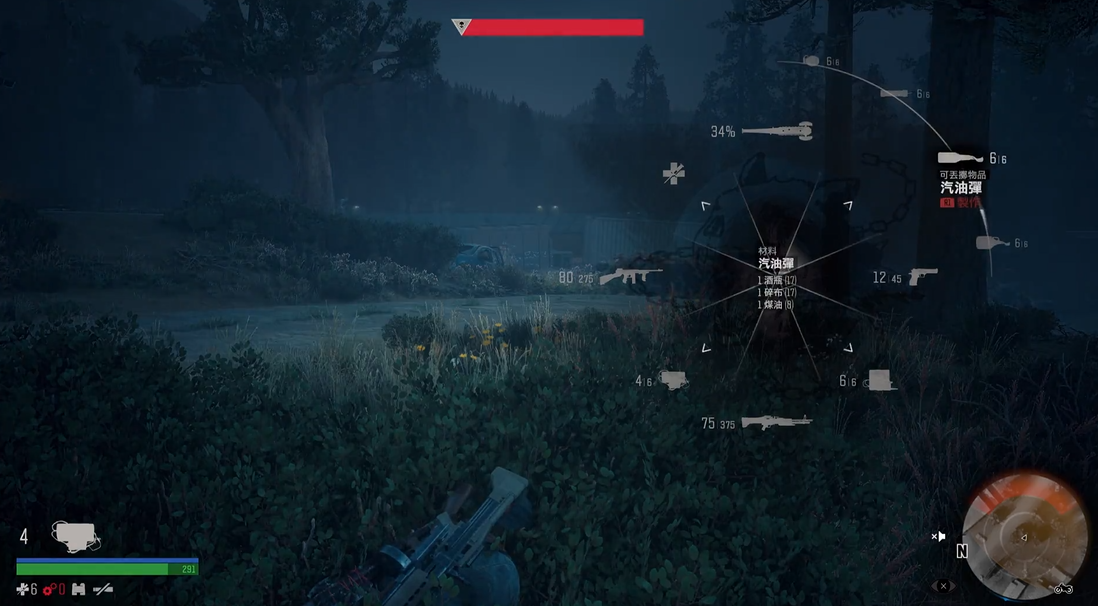
Task: Open the circular minimap
Action: click(x=1024, y=533)
